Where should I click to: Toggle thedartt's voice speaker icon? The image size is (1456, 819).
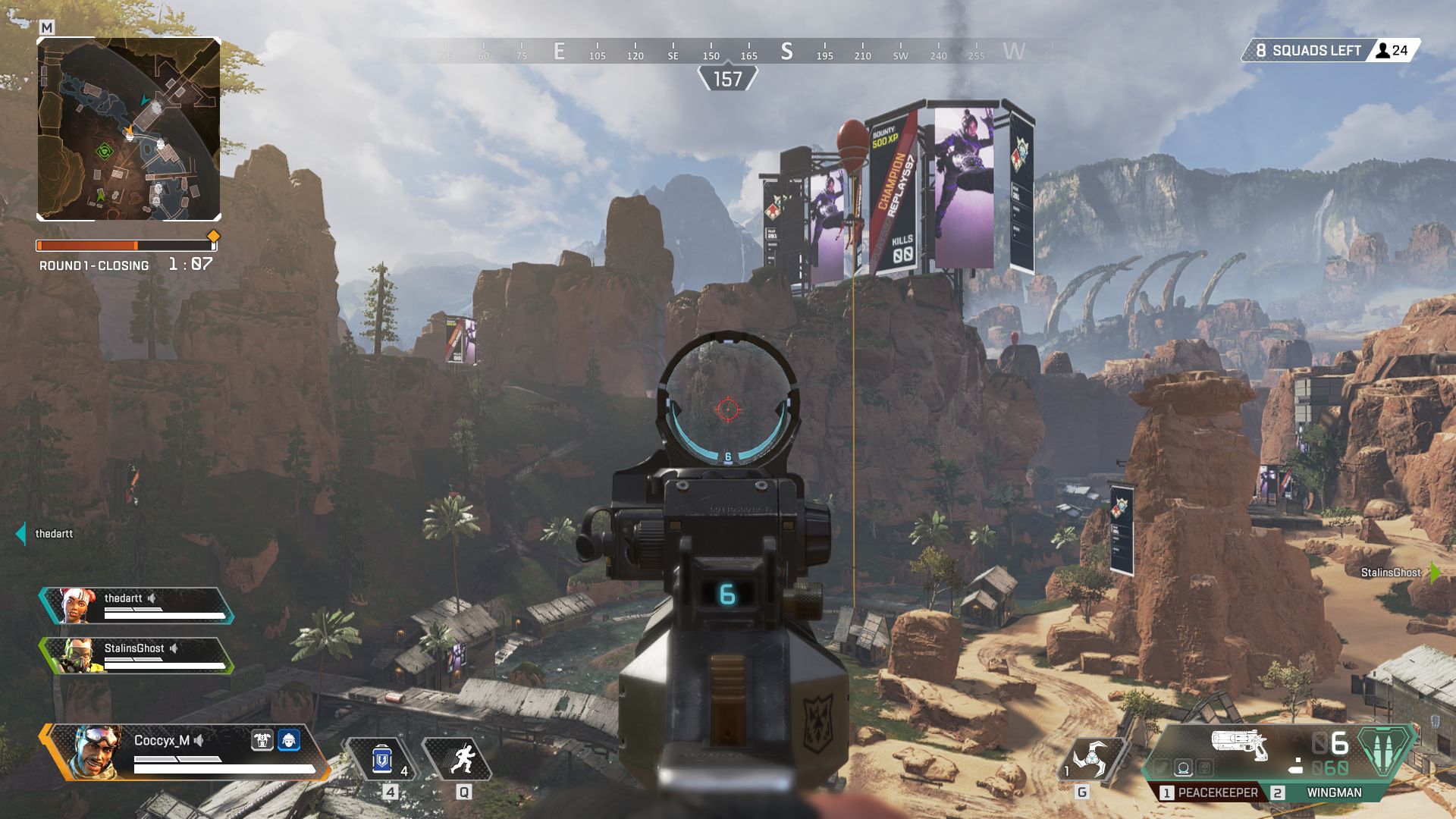click(152, 598)
